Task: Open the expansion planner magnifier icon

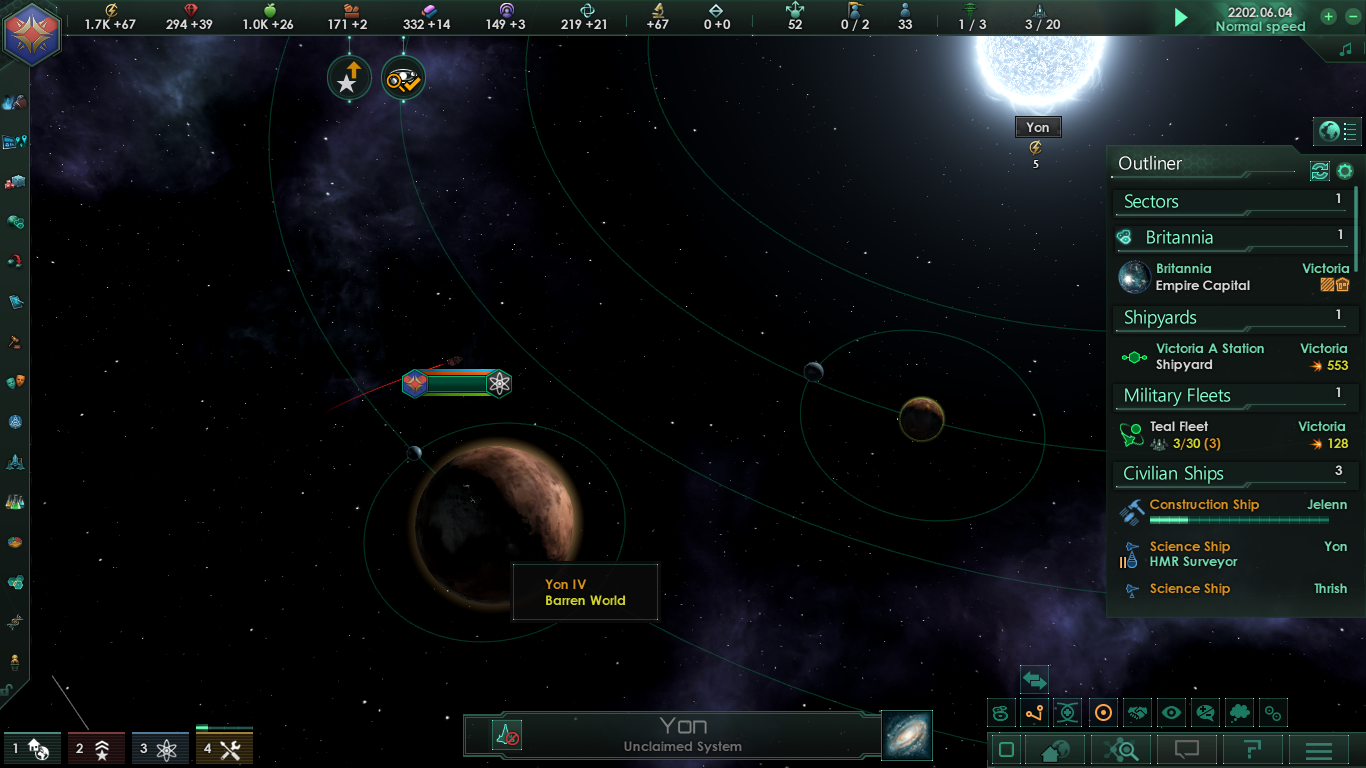Action: click(x=1122, y=748)
